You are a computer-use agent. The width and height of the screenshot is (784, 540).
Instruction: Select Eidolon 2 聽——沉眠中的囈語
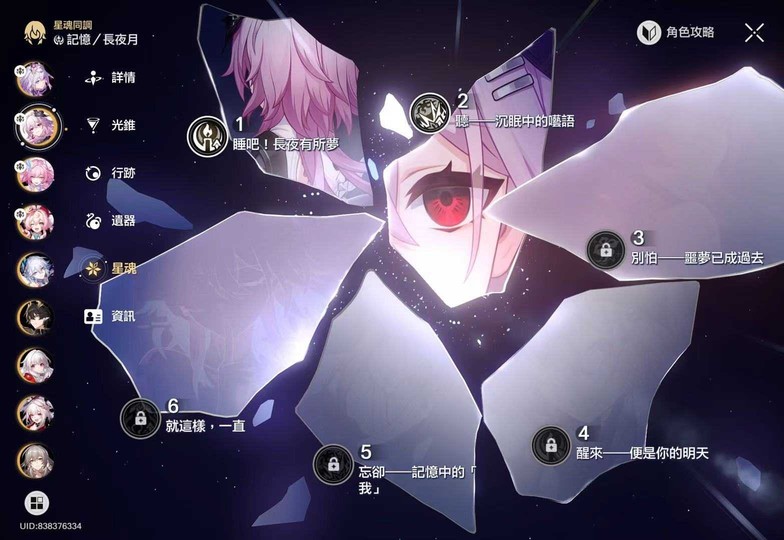point(430,111)
